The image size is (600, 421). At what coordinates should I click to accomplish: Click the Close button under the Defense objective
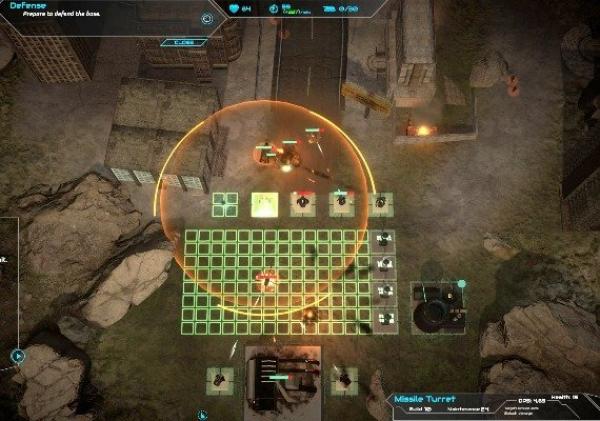(183, 42)
